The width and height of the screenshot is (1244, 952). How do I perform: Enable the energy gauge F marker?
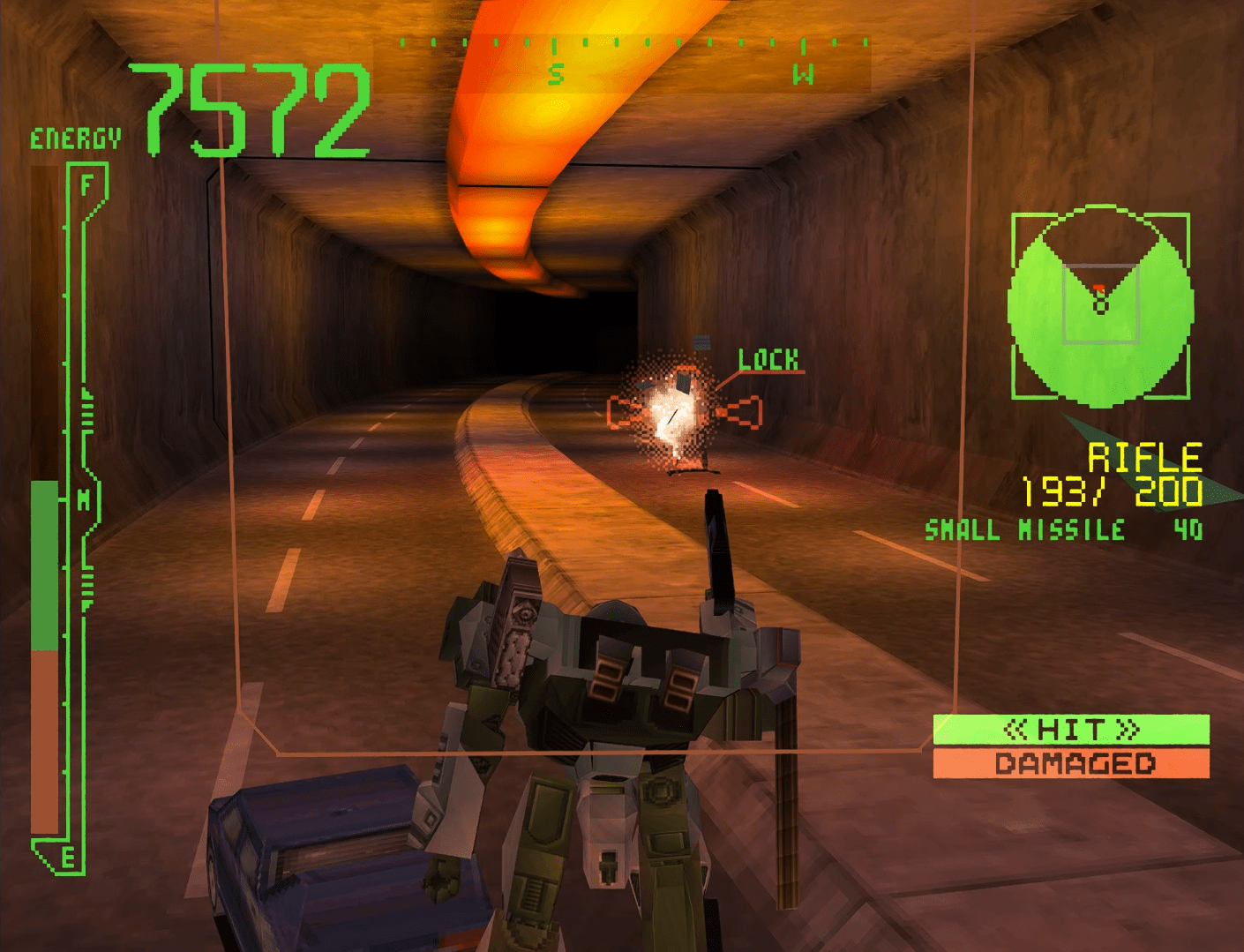click(x=86, y=183)
